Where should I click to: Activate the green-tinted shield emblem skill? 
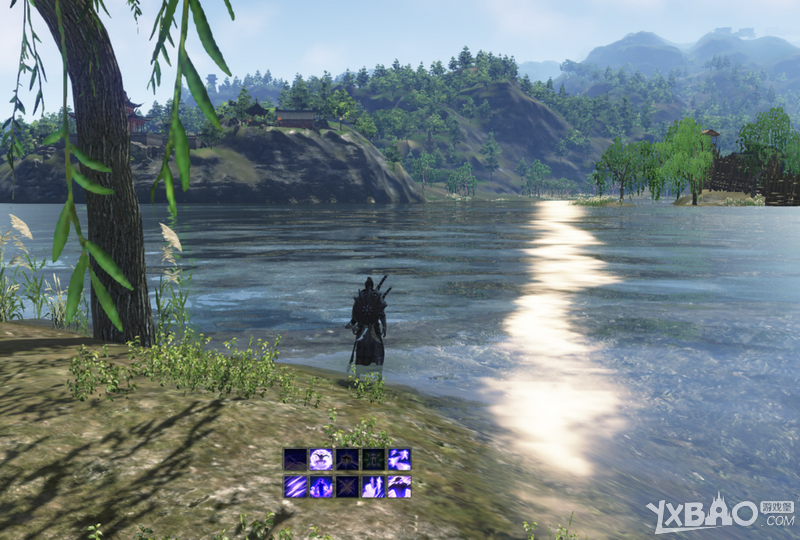click(373, 459)
